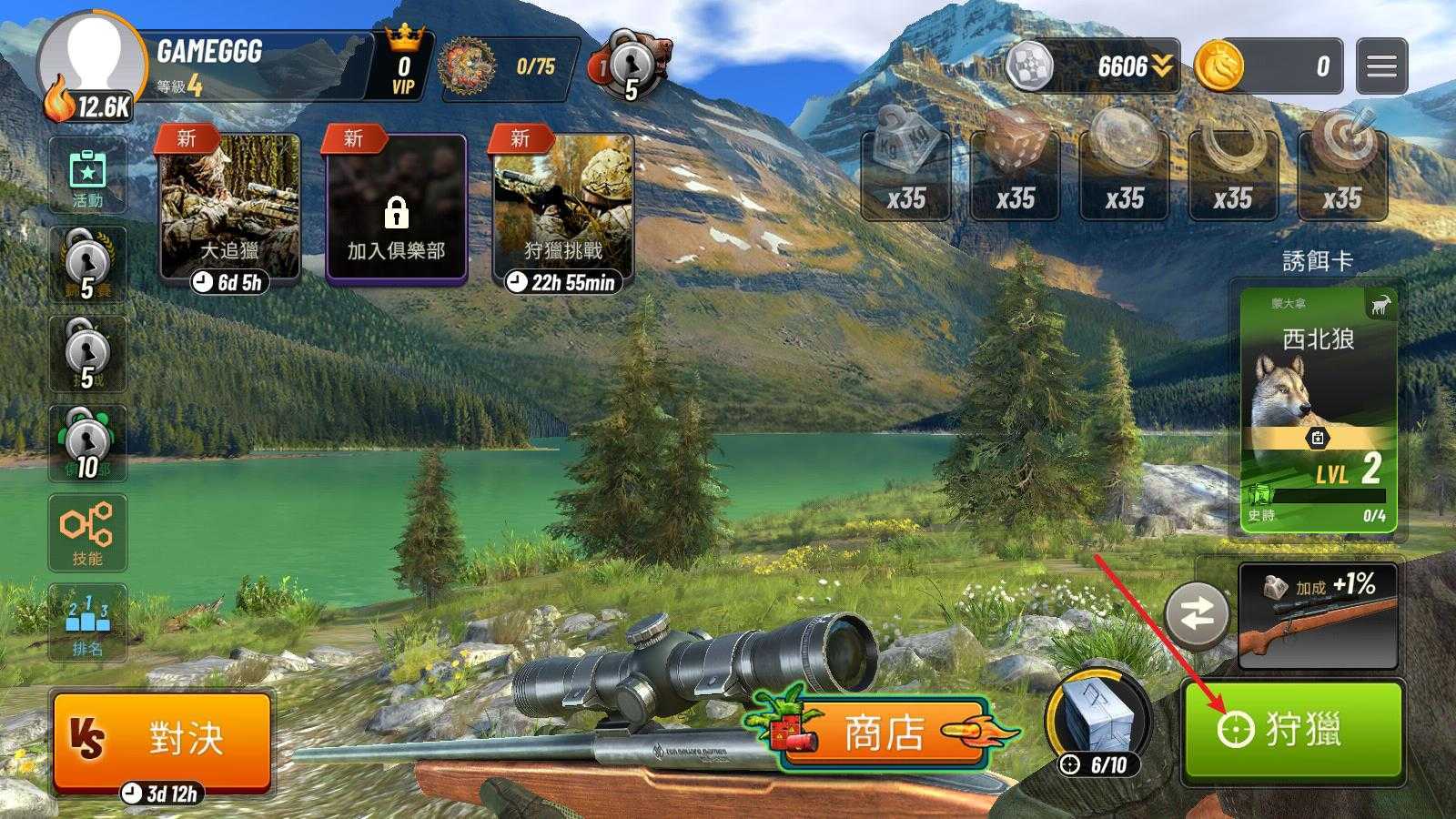This screenshot has width=1456, height=819.
Task: Tap the gold coin balance
Action: pos(1269,66)
